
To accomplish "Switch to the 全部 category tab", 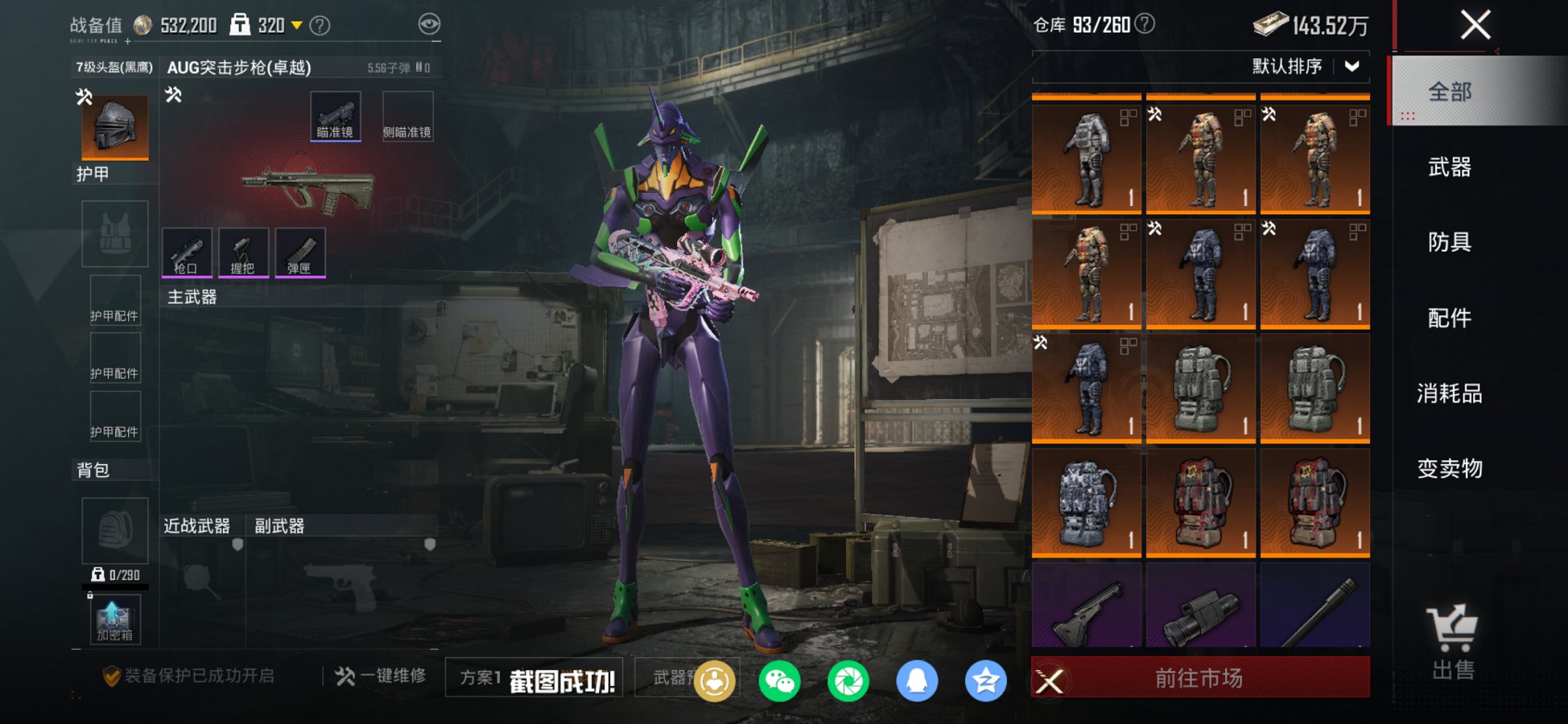I will 1450,92.
